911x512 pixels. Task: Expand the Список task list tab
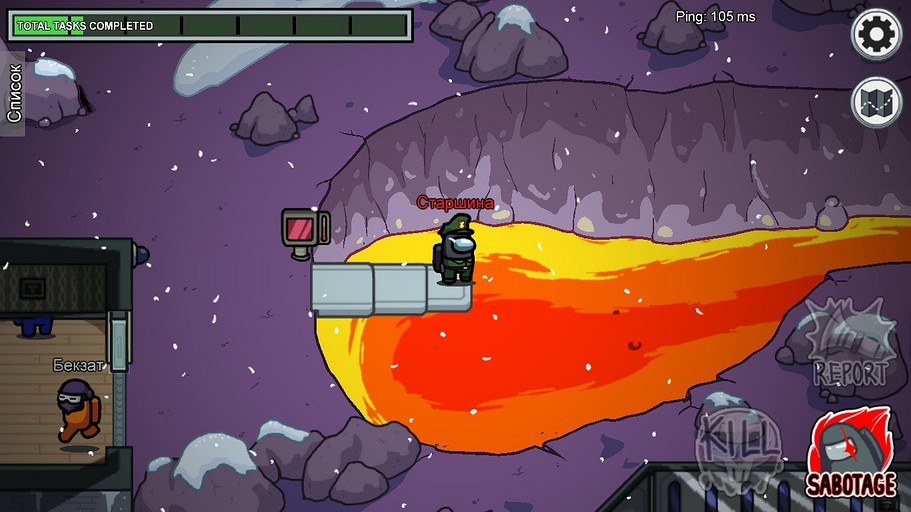click(13, 93)
